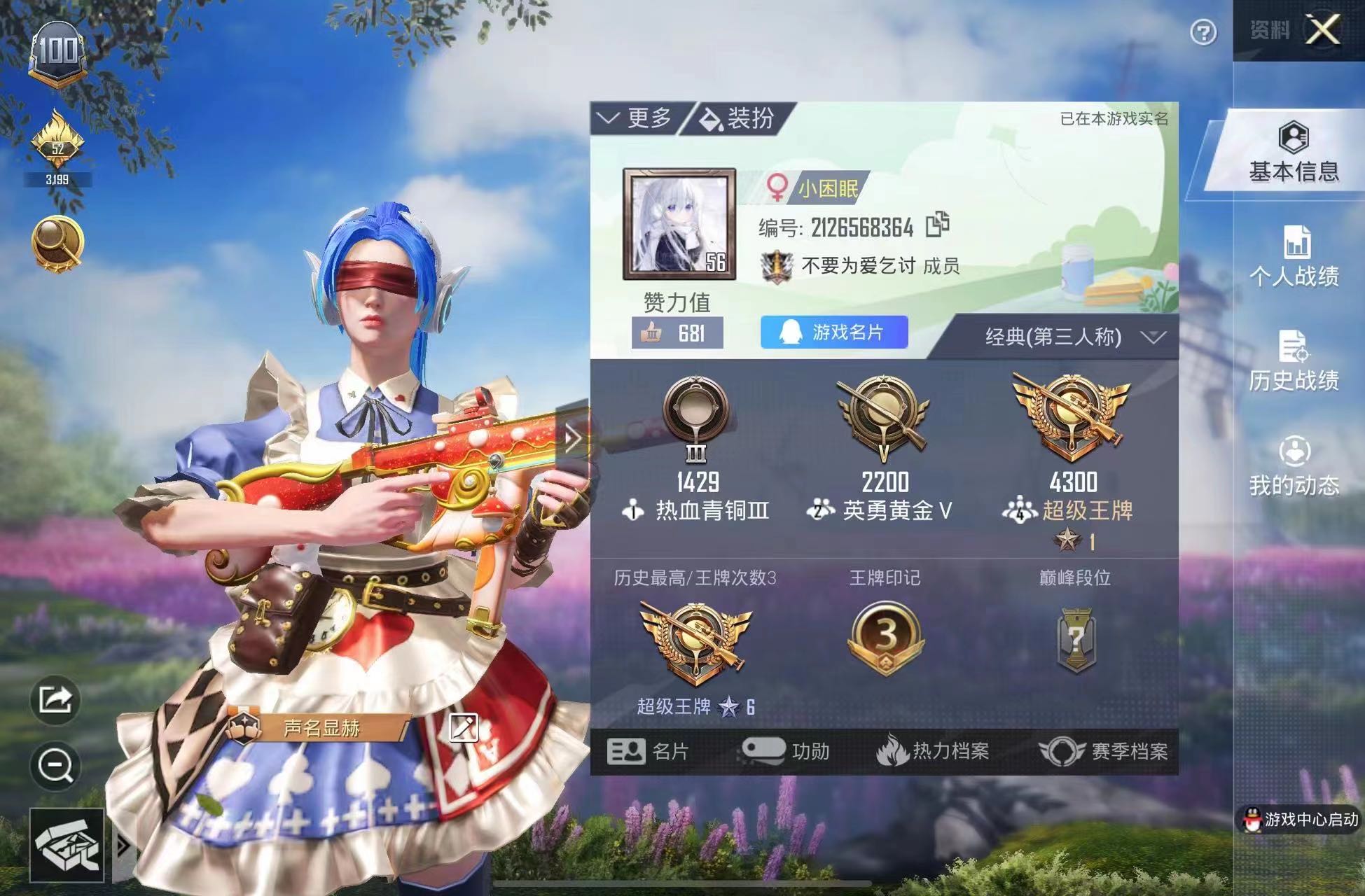Image resolution: width=1365 pixels, height=896 pixels.
Task: Close the profile screen with the X
Action: [1322, 30]
